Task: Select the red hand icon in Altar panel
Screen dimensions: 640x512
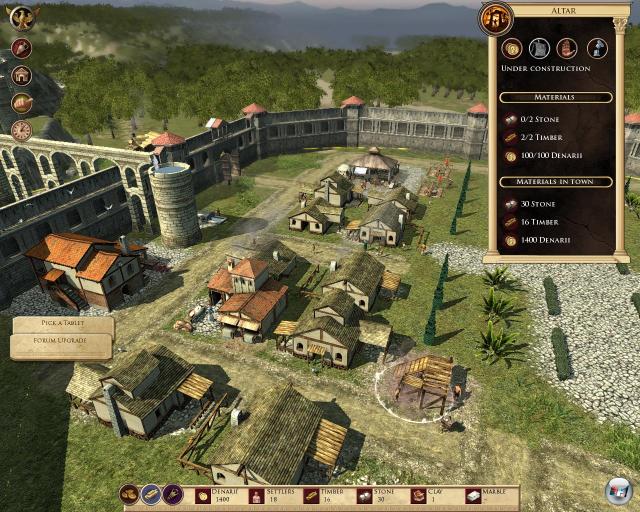Action: coord(567,48)
